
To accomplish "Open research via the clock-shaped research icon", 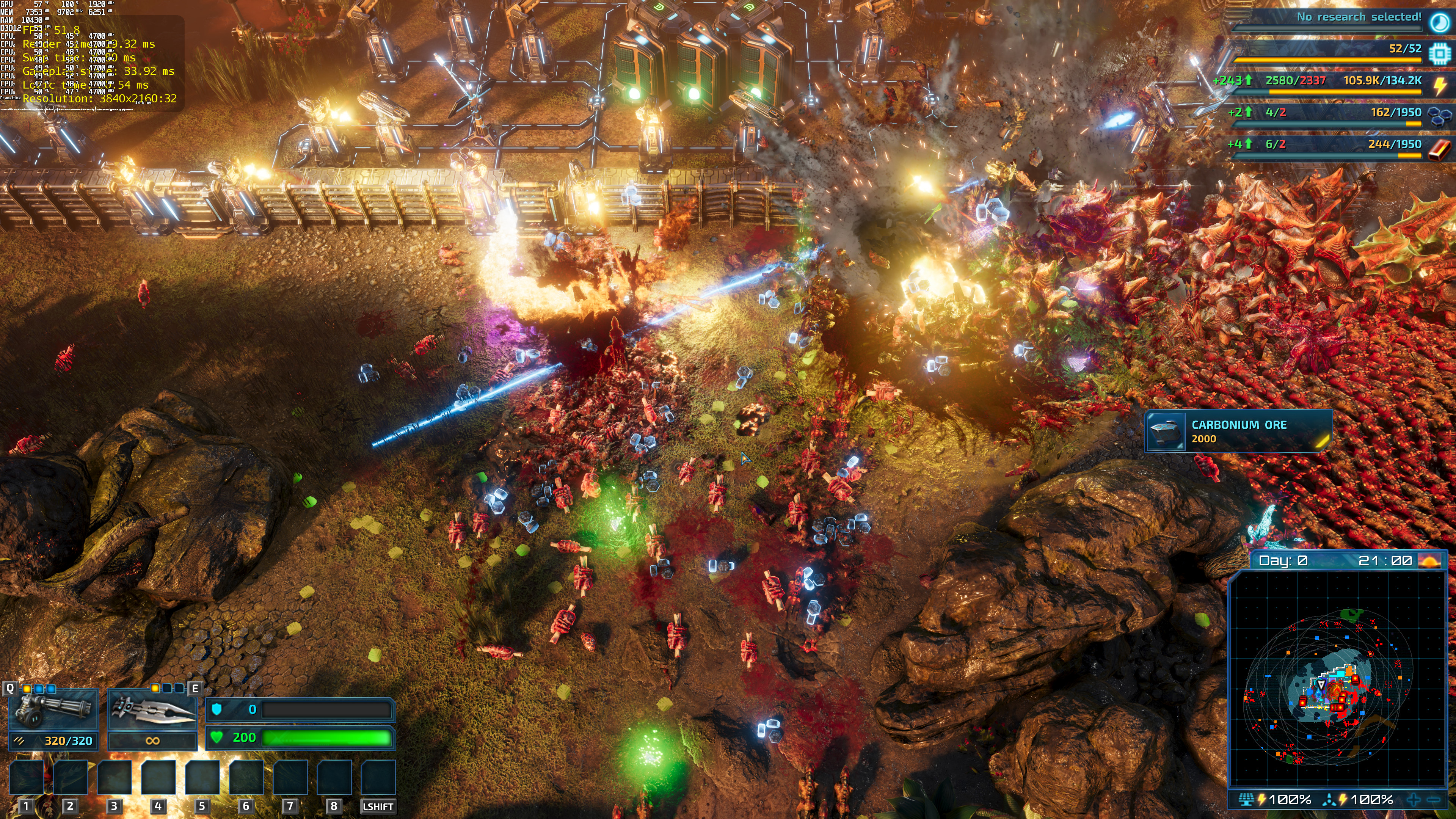I will [x=1439, y=21].
